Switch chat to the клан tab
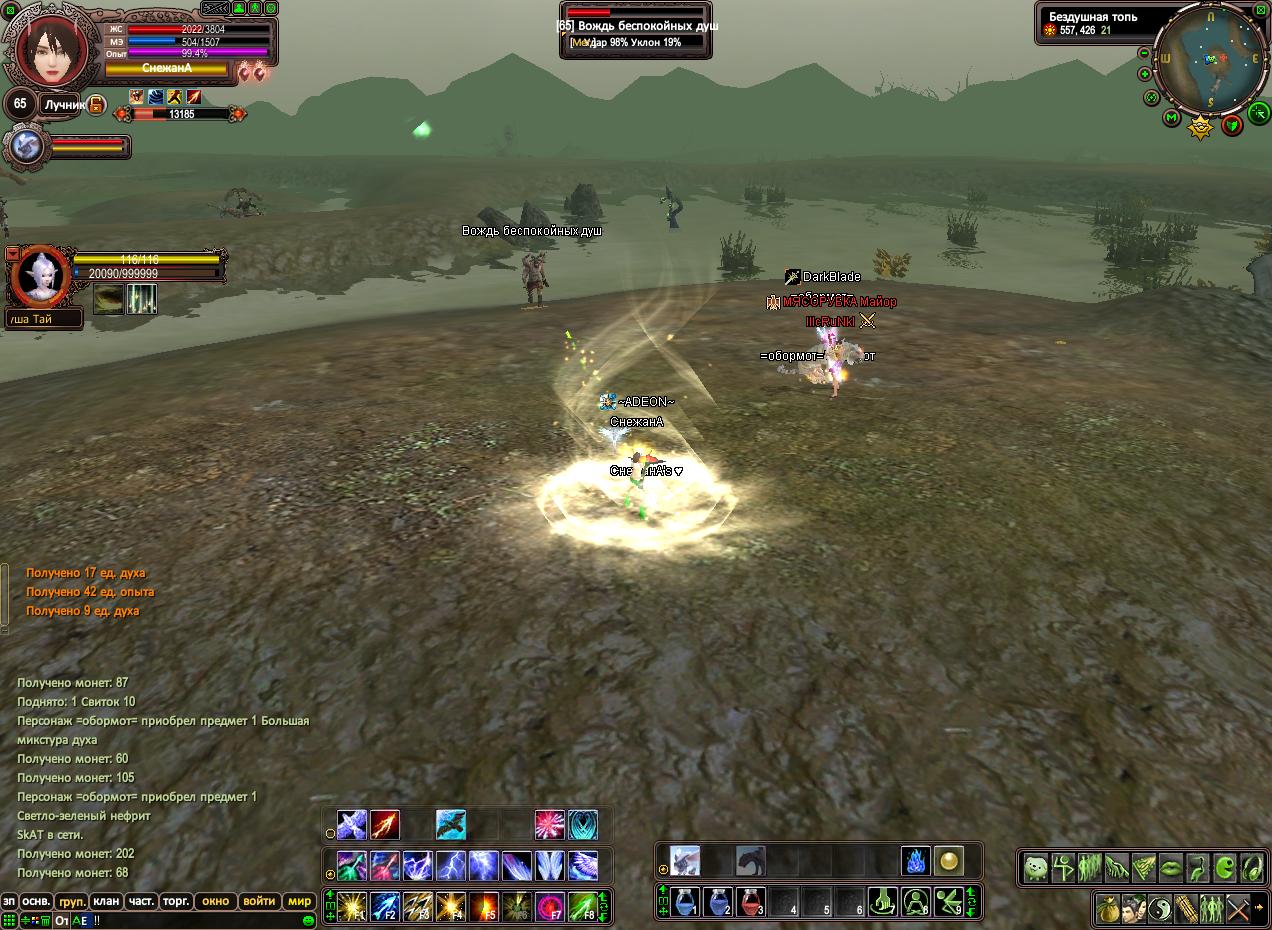The image size is (1272, 930). (106, 901)
